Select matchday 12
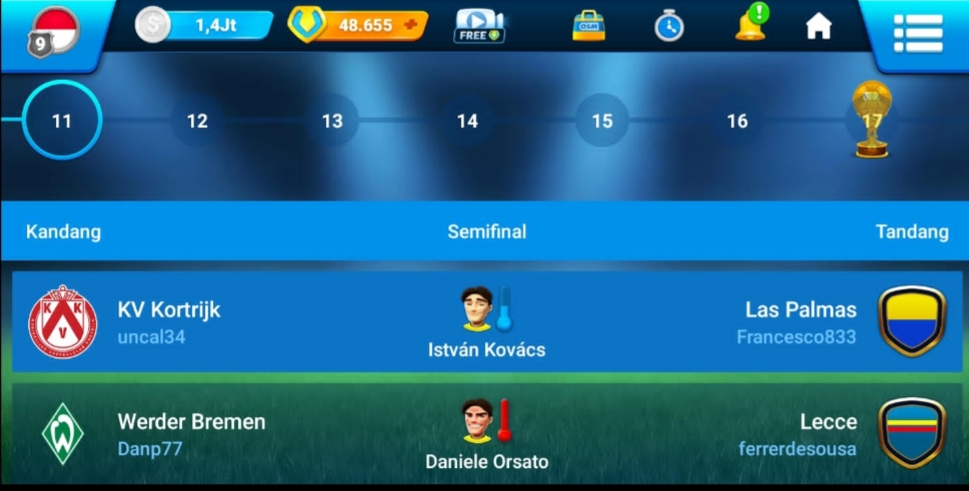Image resolution: width=969 pixels, height=491 pixels. (197, 121)
